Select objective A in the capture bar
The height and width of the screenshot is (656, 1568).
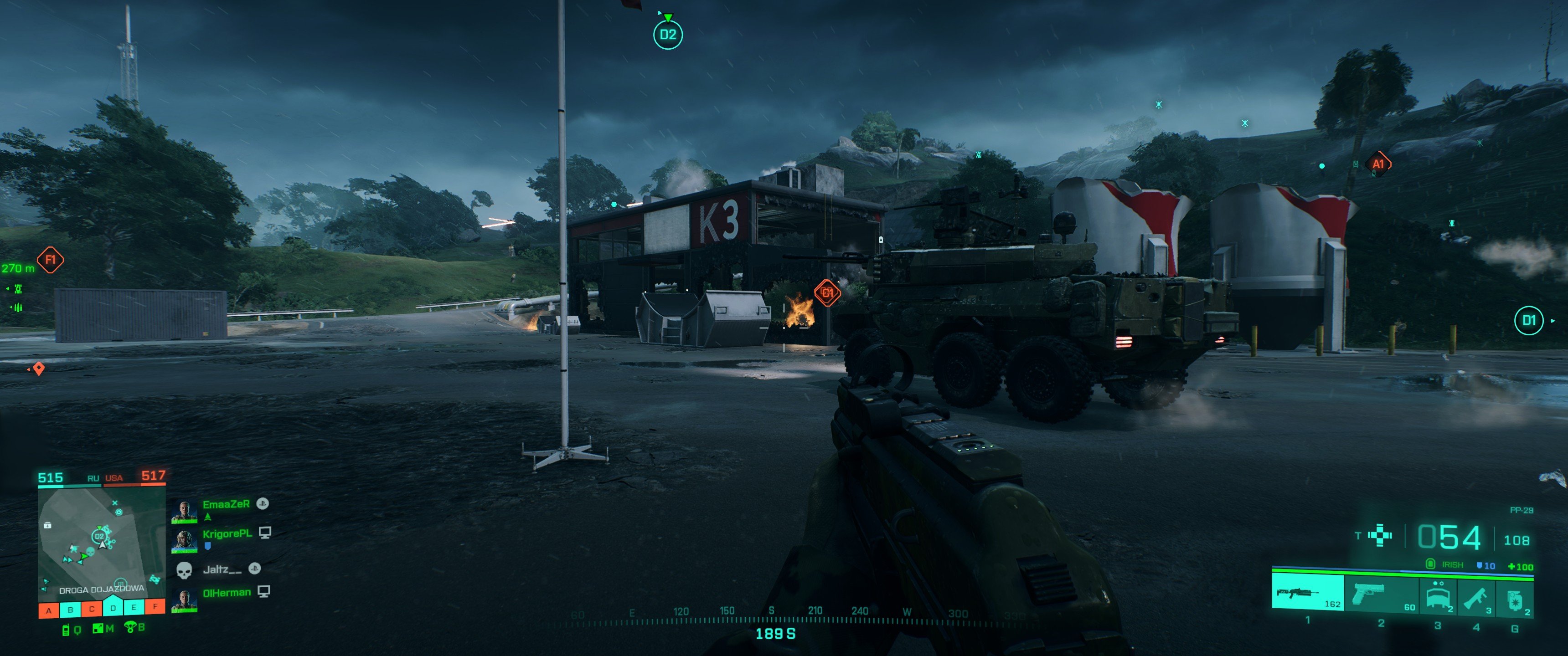coord(49,610)
